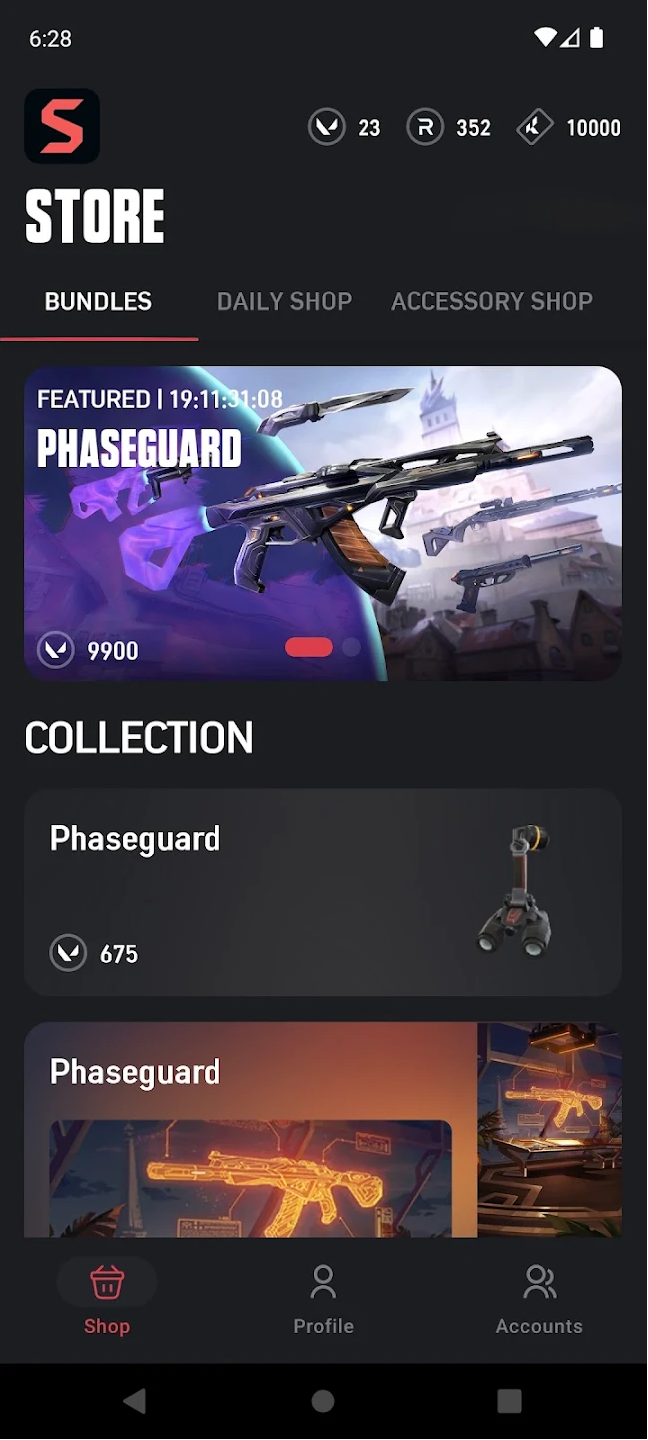Tap the red S app logo
The width and height of the screenshot is (648, 1440).
click(x=62, y=126)
